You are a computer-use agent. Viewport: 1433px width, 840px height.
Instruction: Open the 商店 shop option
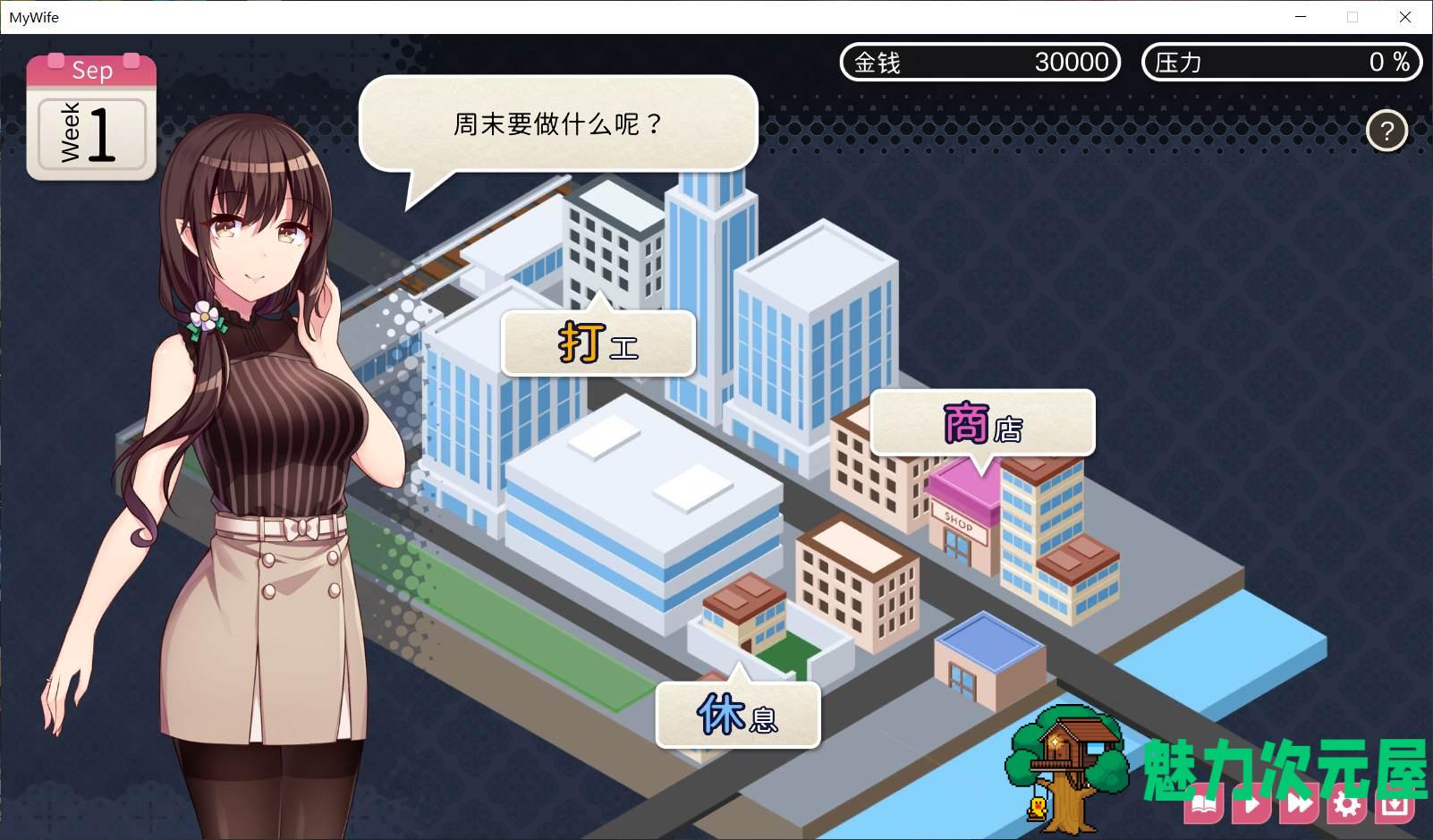click(981, 420)
